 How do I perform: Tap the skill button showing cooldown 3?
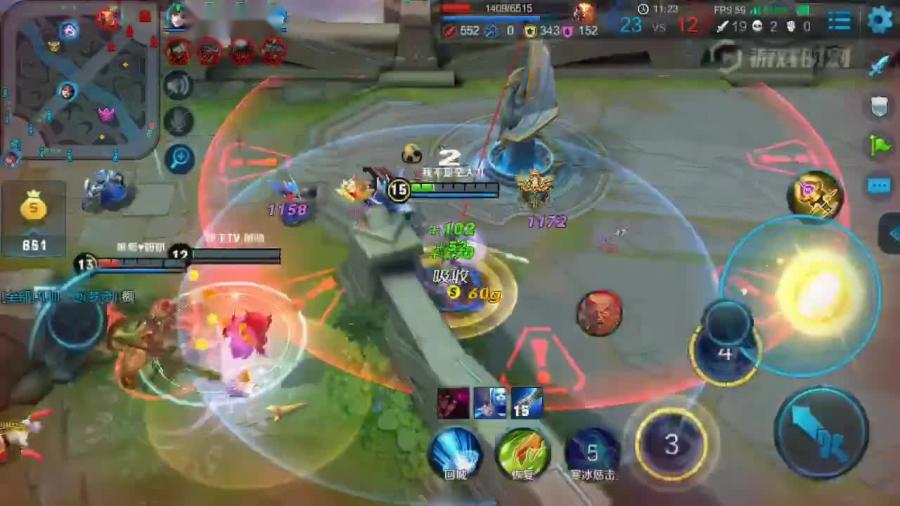tap(671, 444)
